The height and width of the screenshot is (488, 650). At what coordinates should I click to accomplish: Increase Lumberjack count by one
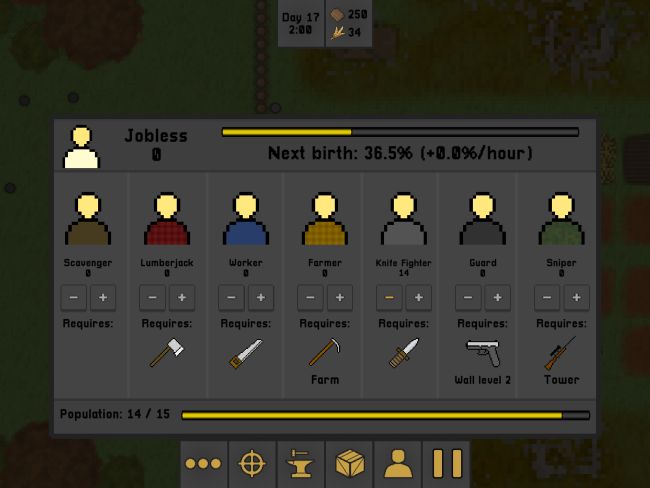[x=182, y=298]
